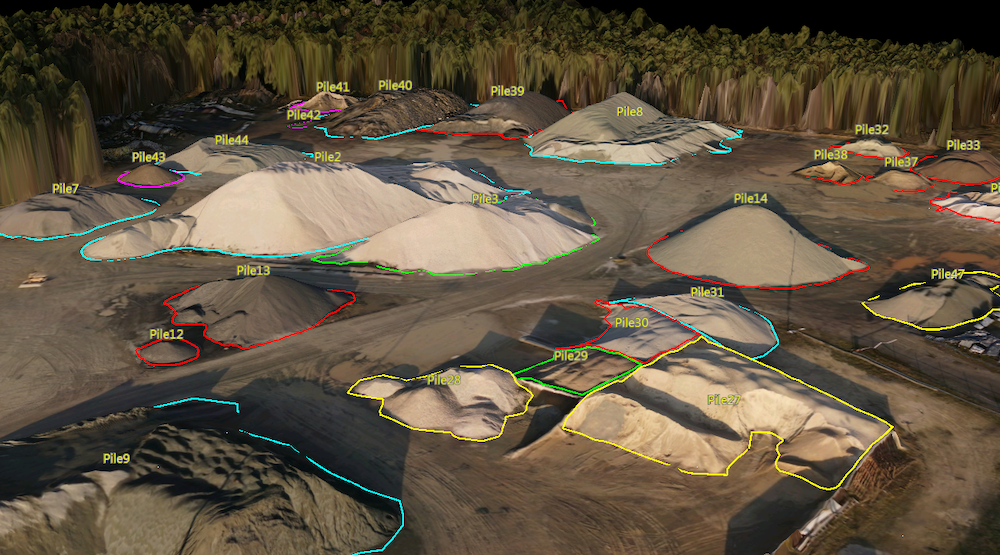Screen dimensions: 1000x555
Task: Pick the Pile9 label
Action: click(x=116, y=458)
